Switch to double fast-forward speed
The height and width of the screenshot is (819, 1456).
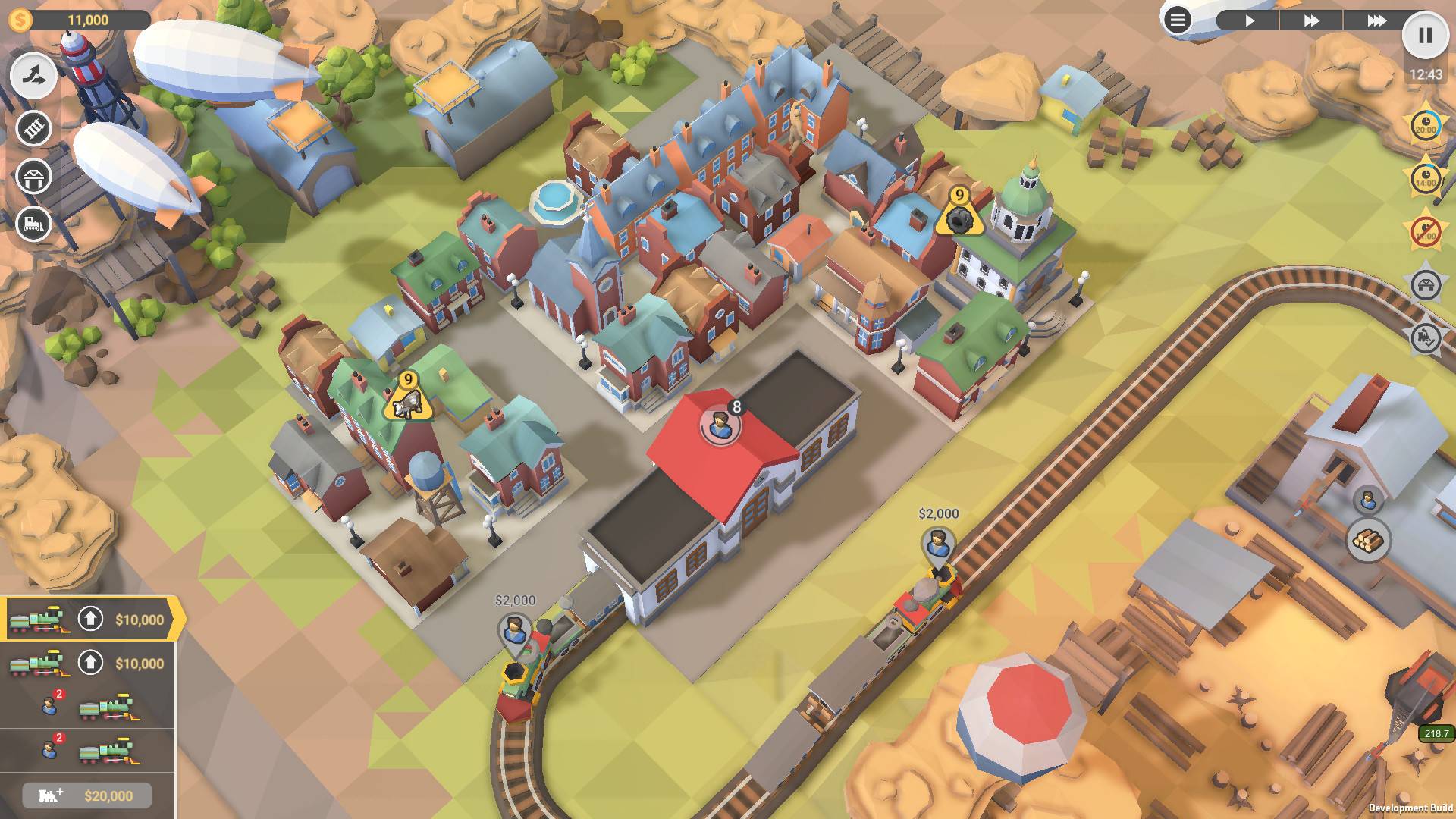tap(1311, 20)
